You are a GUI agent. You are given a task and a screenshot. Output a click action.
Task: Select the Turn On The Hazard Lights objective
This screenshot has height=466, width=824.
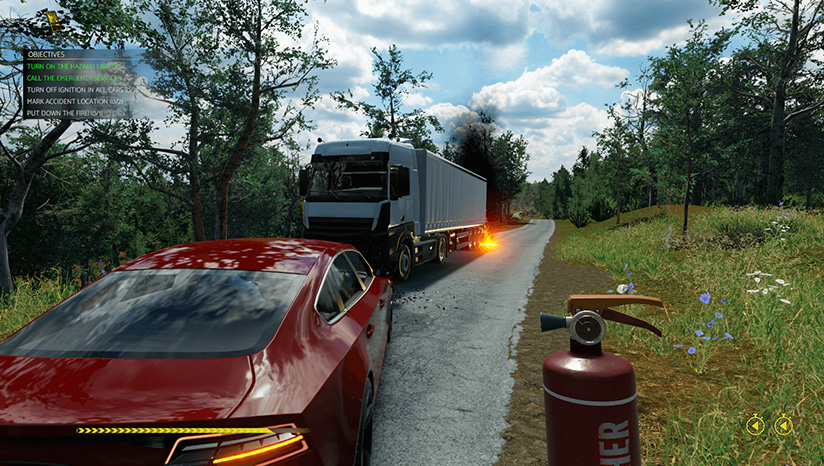pyautogui.click(x=73, y=65)
